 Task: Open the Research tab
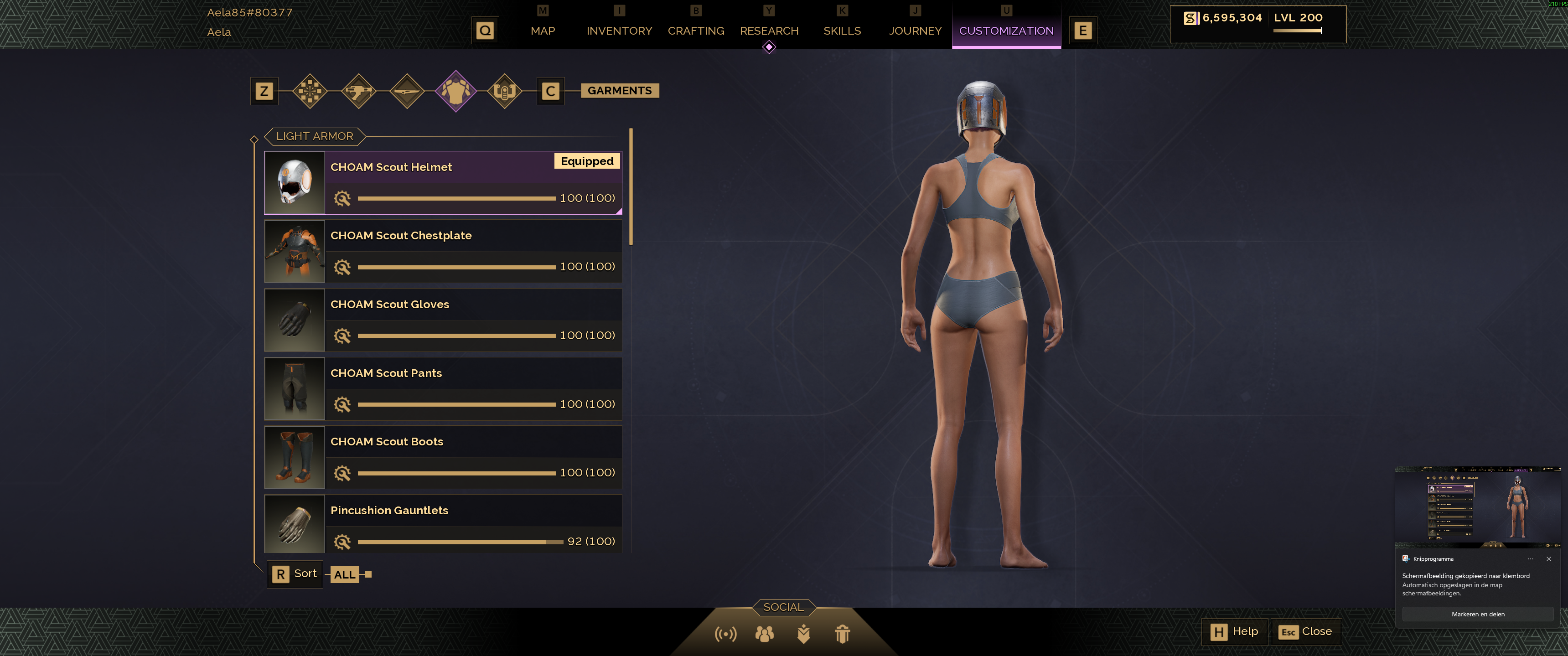tap(769, 31)
